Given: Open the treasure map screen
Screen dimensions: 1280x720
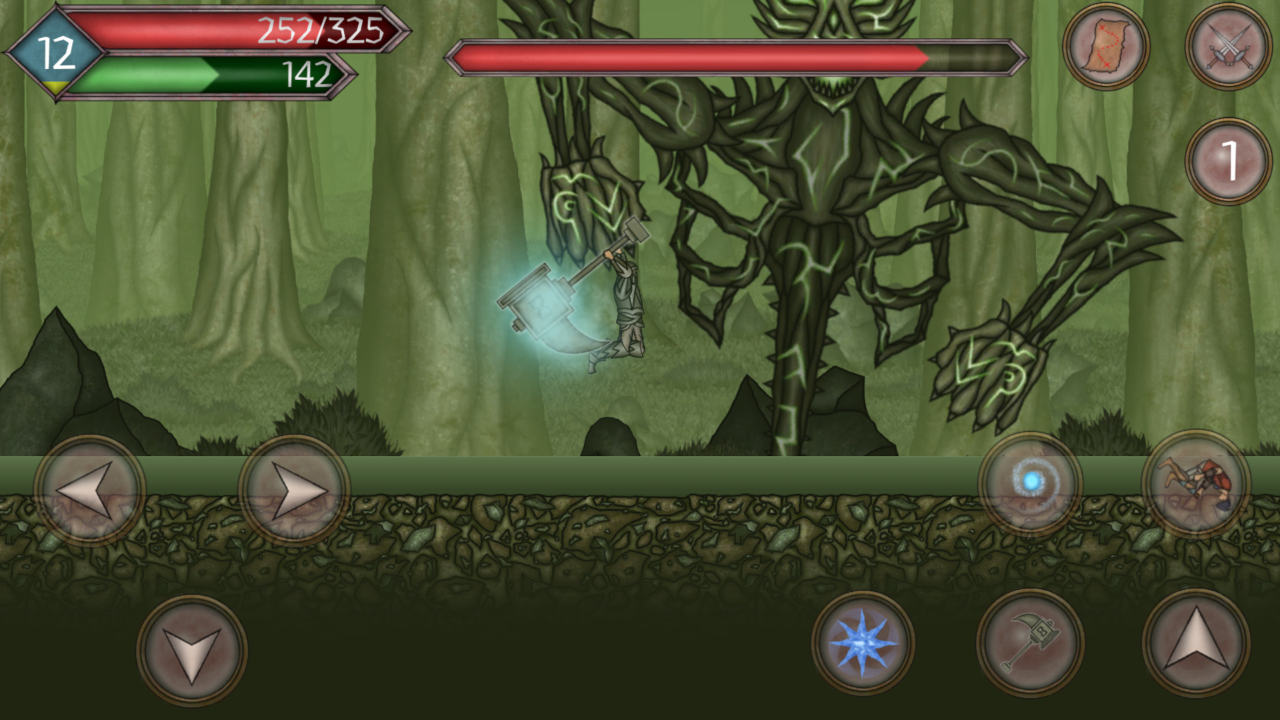Looking at the screenshot, I should click(x=1107, y=47).
